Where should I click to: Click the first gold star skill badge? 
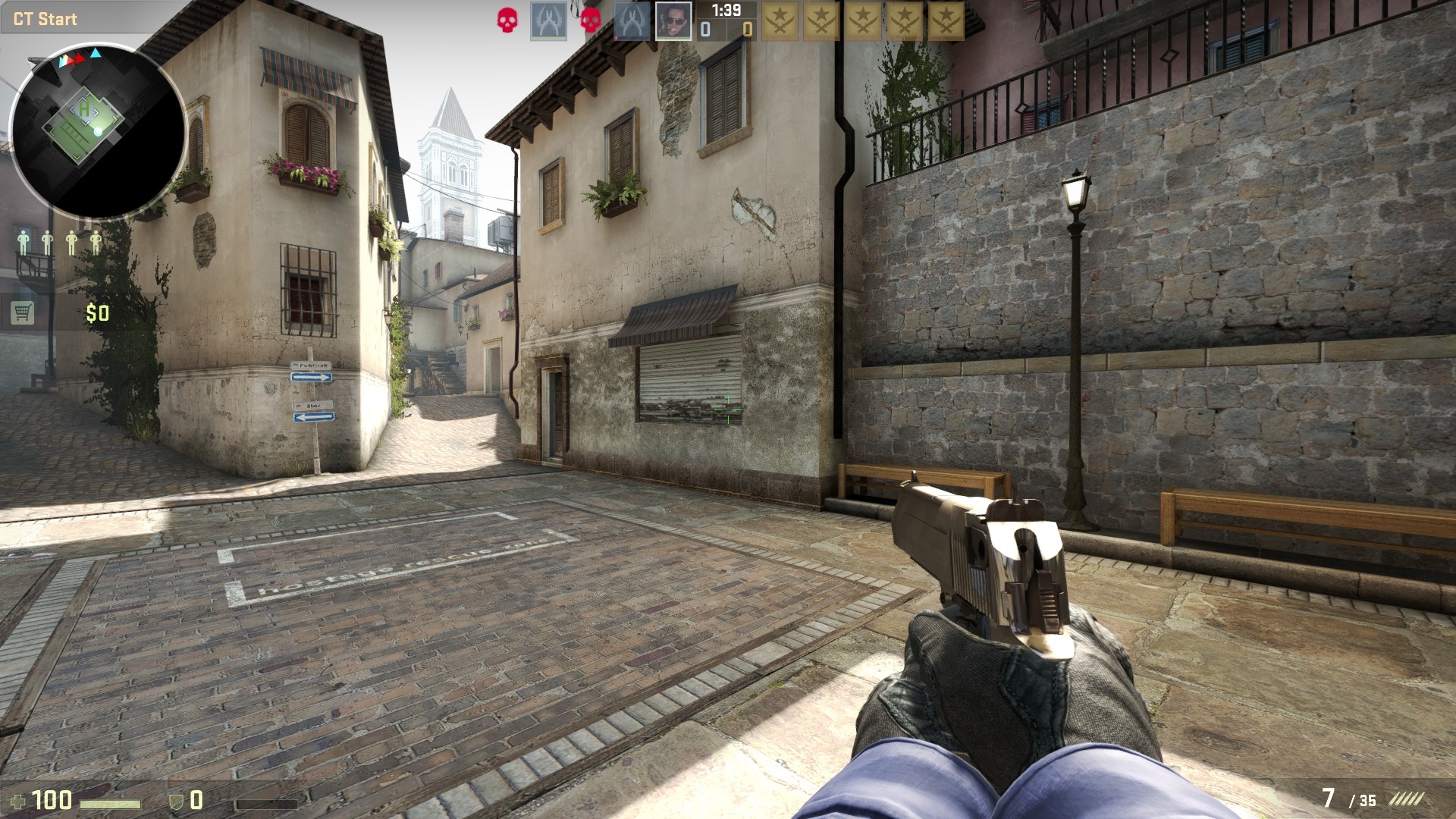click(781, 19)
